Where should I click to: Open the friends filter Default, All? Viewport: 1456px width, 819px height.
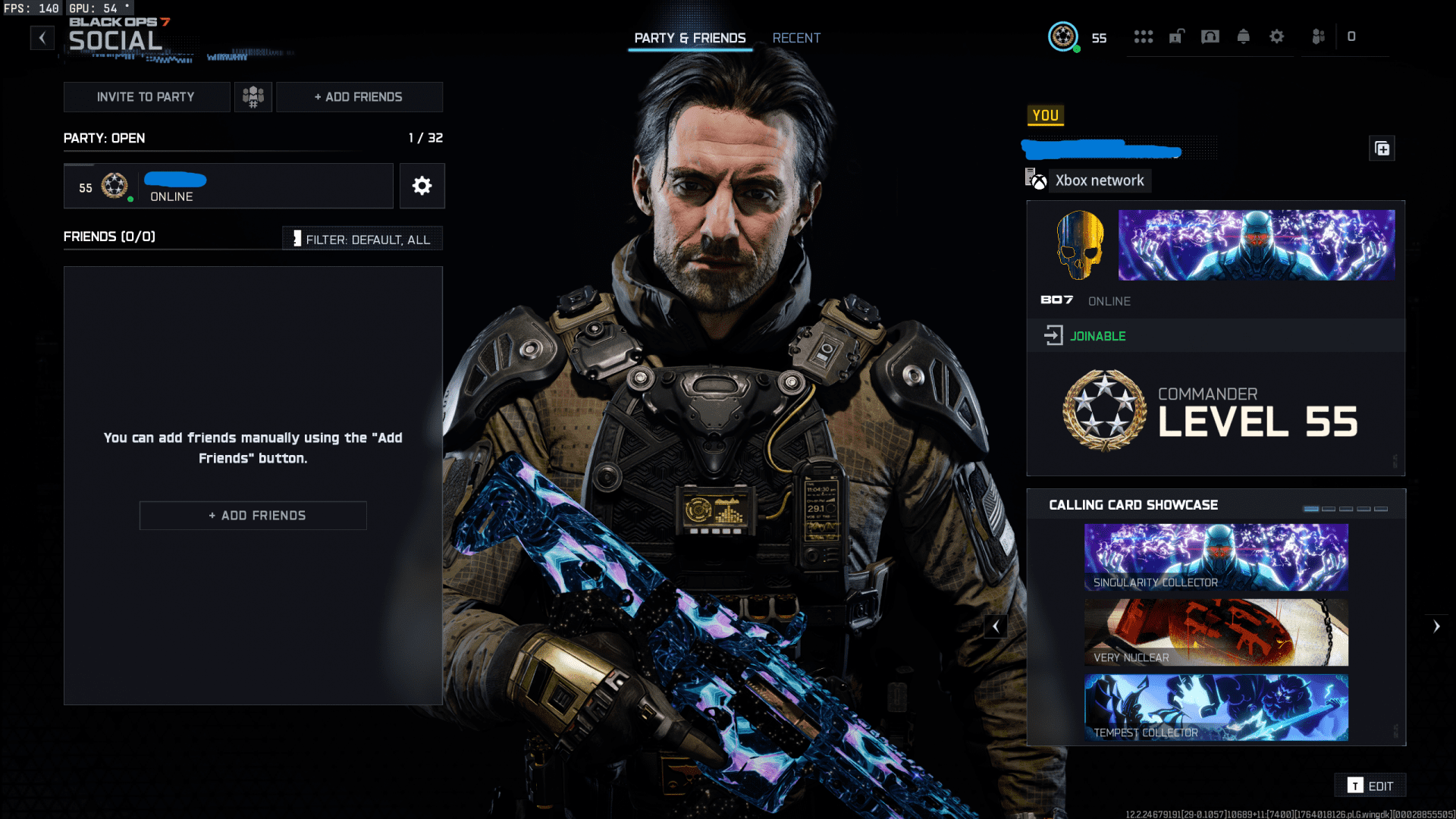coord(362,239)
